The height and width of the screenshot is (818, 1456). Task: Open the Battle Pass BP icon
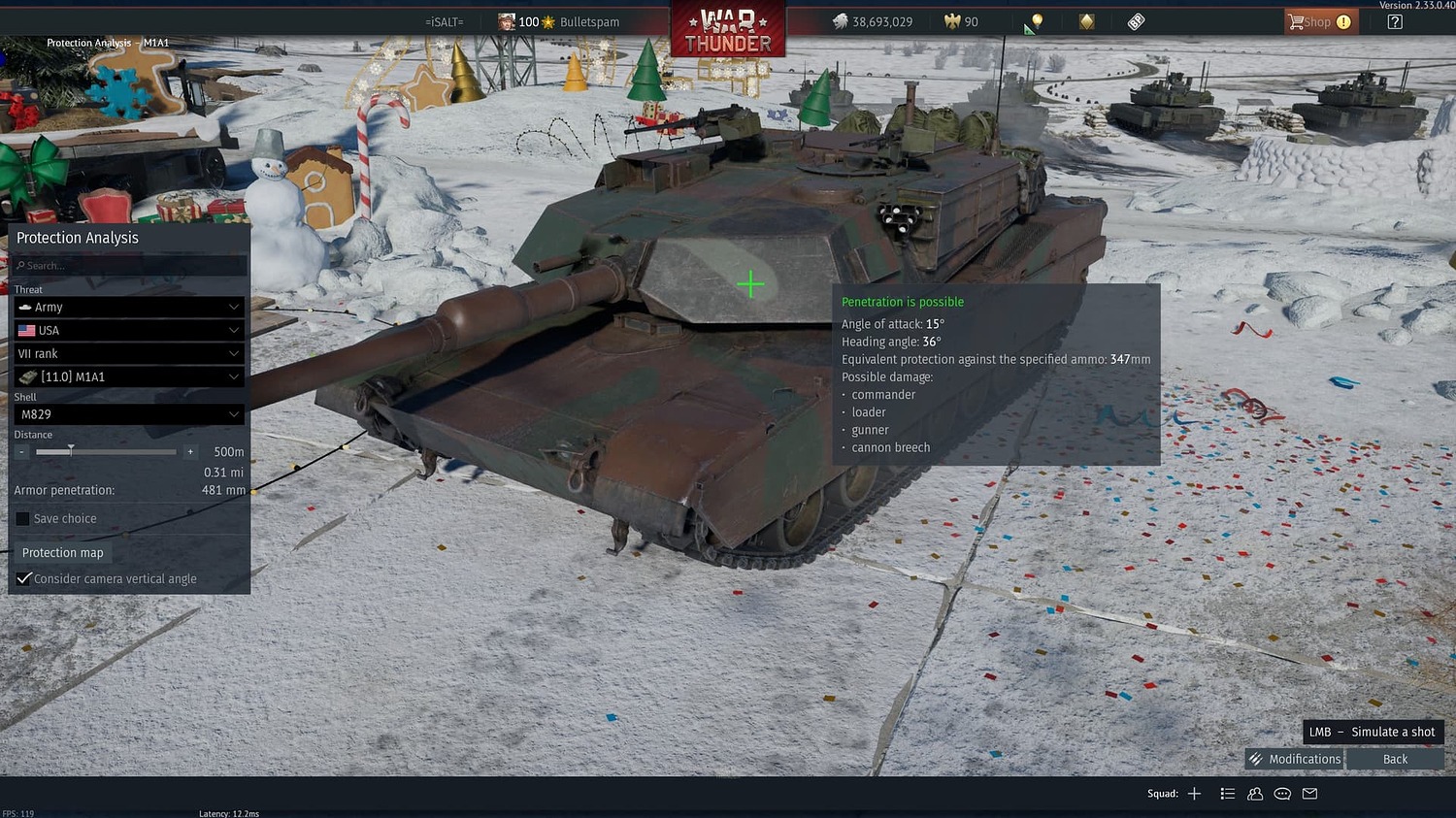point(1136,20)
